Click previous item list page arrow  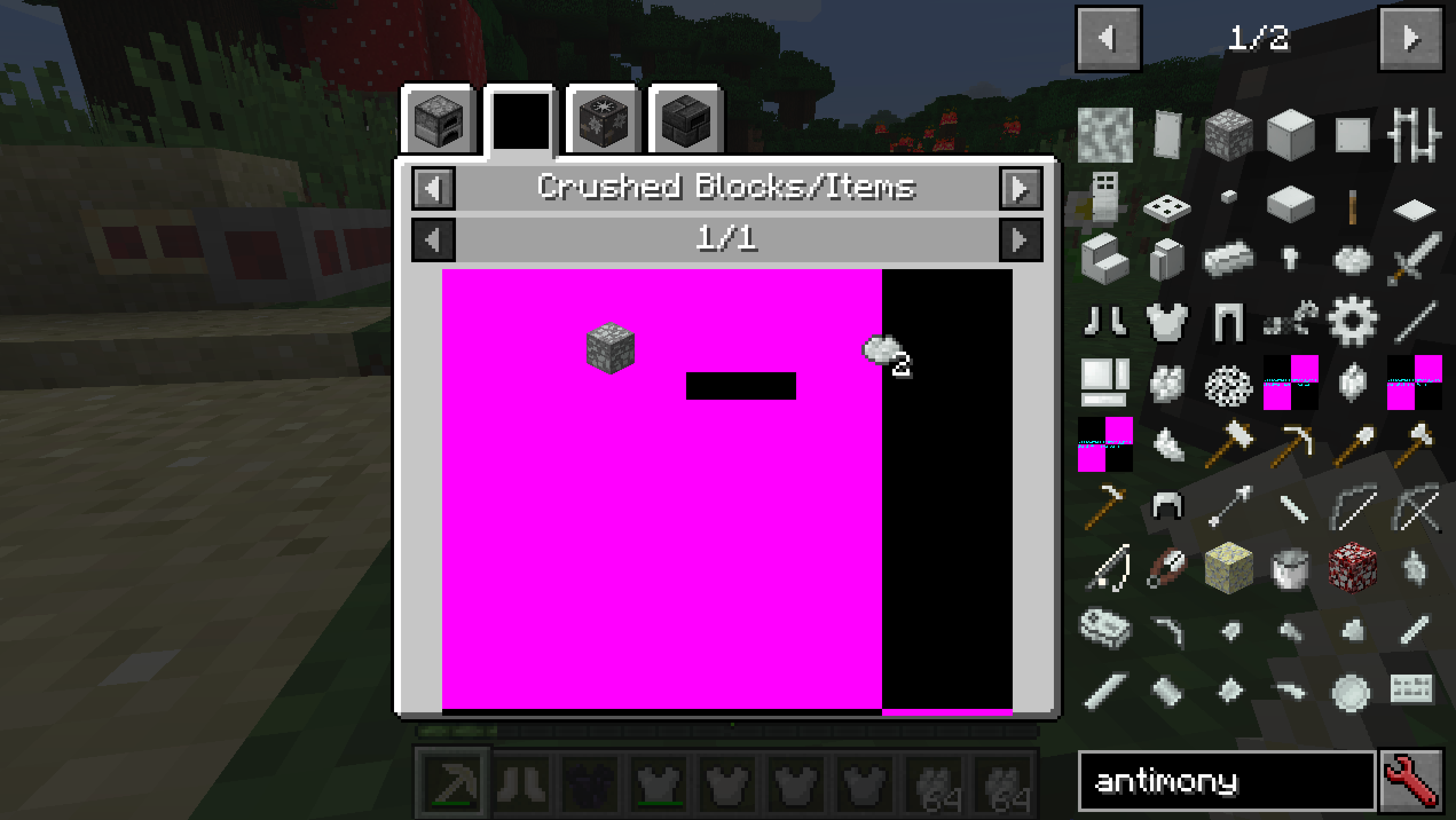tap(1108, 38)
